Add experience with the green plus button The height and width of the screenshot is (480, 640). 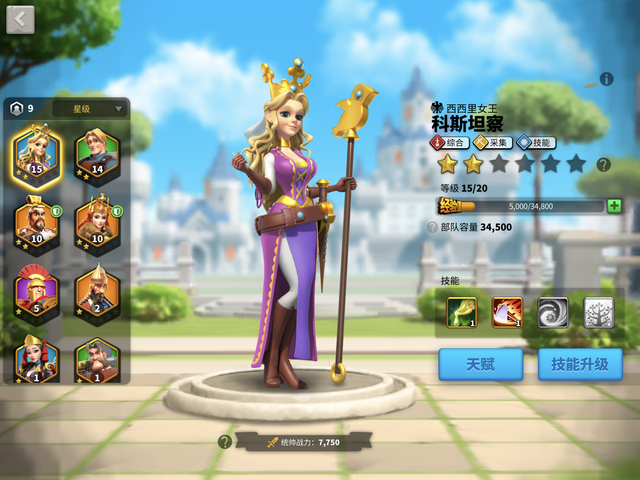614,206
